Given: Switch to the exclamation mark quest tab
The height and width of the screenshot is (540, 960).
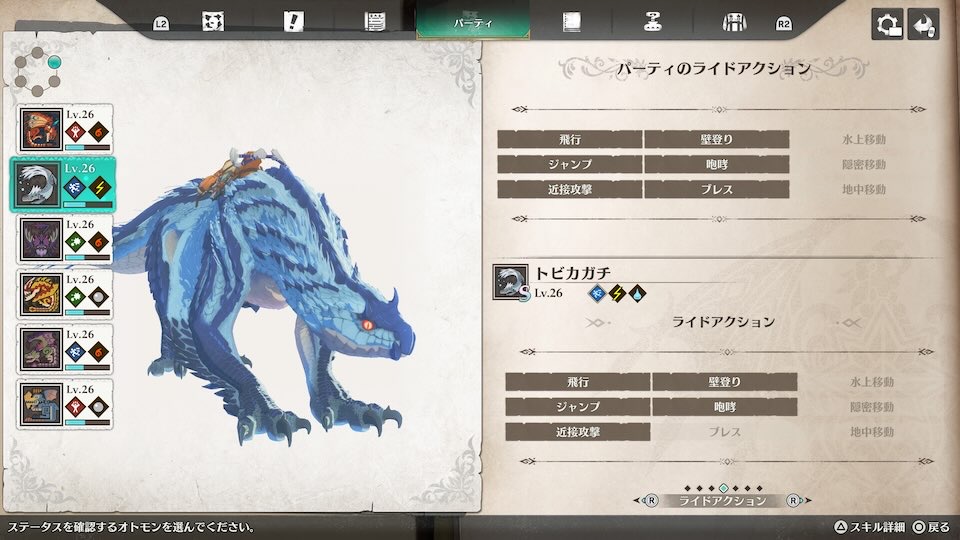Looking at the screenshot, I should coord(293,21).
